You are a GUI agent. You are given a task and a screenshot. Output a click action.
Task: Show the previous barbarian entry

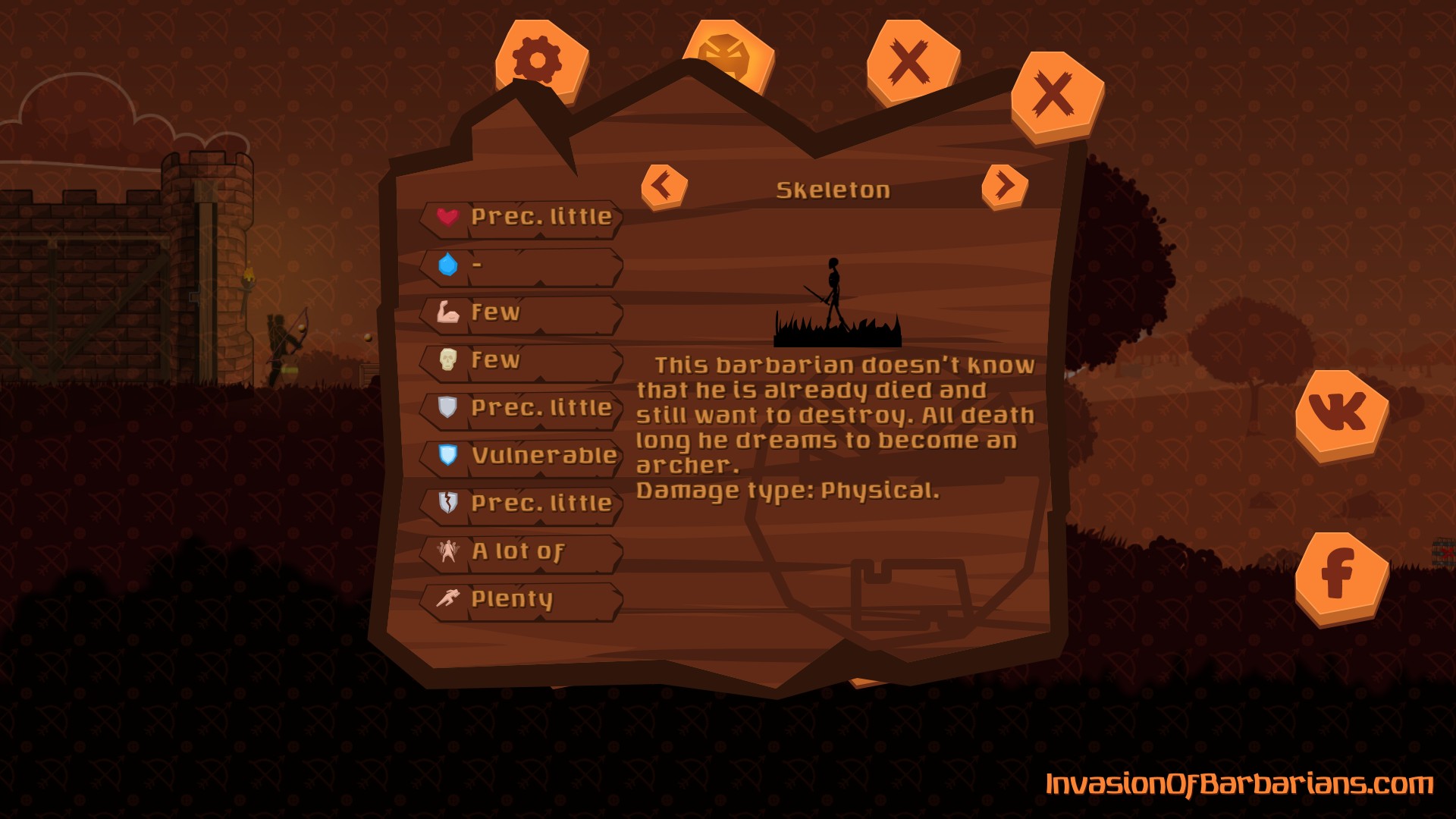664,186
